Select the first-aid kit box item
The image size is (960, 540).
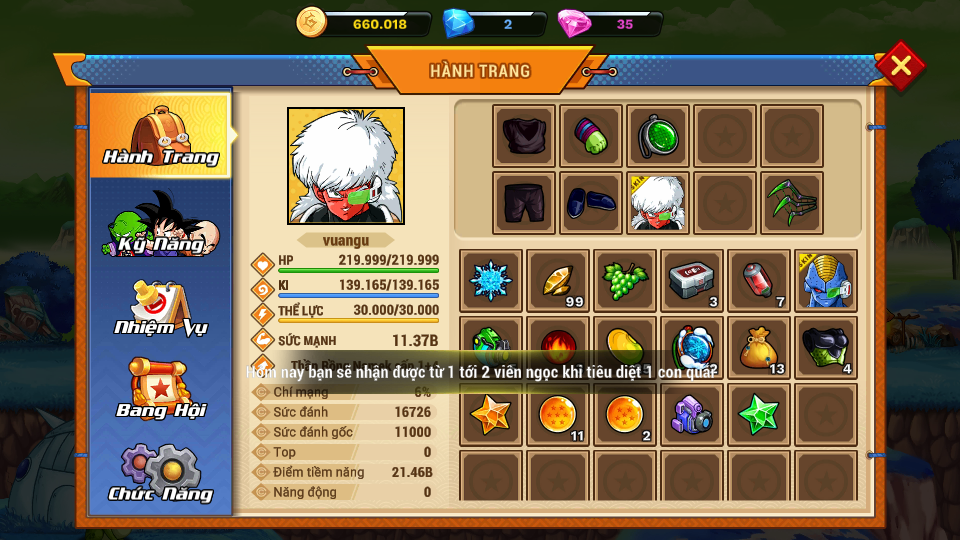coord(692,281)
